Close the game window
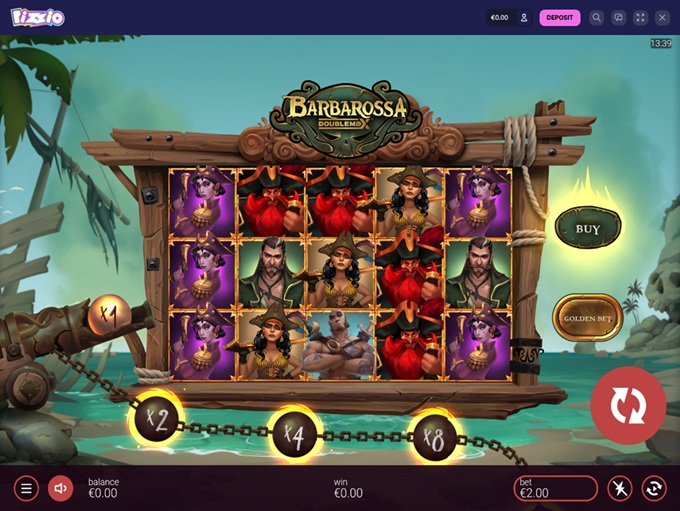The height and width of the screenshot is (511, 680). coord(662,17)
